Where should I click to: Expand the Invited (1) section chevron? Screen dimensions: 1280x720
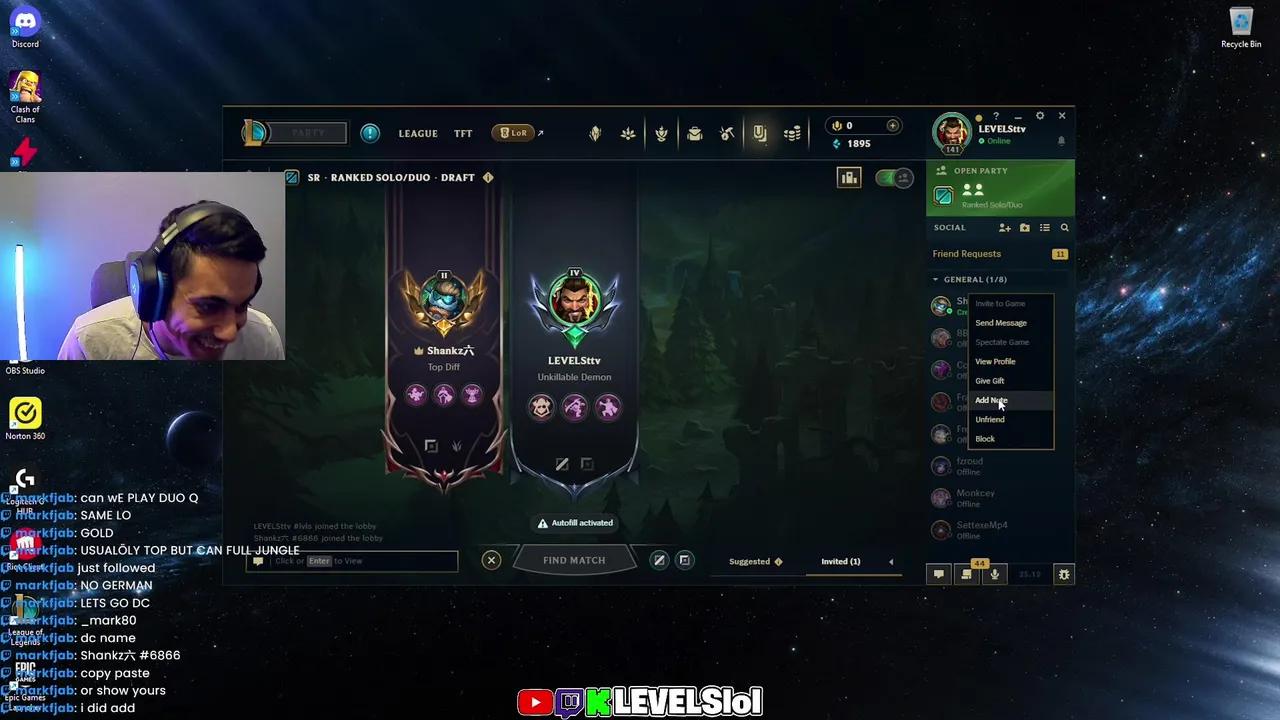[890, 561]
